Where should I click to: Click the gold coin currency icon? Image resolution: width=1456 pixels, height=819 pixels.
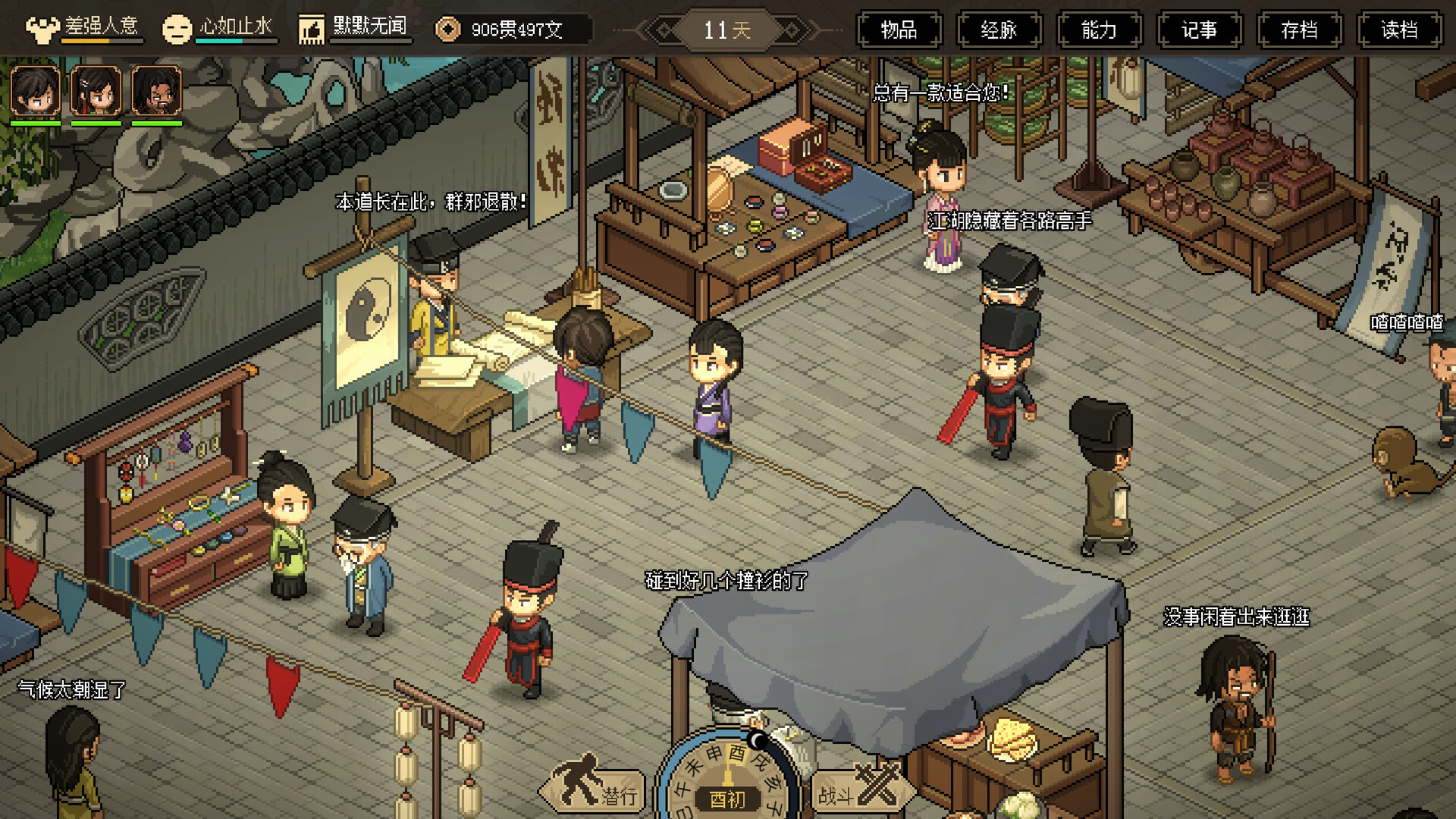(449, 28)
